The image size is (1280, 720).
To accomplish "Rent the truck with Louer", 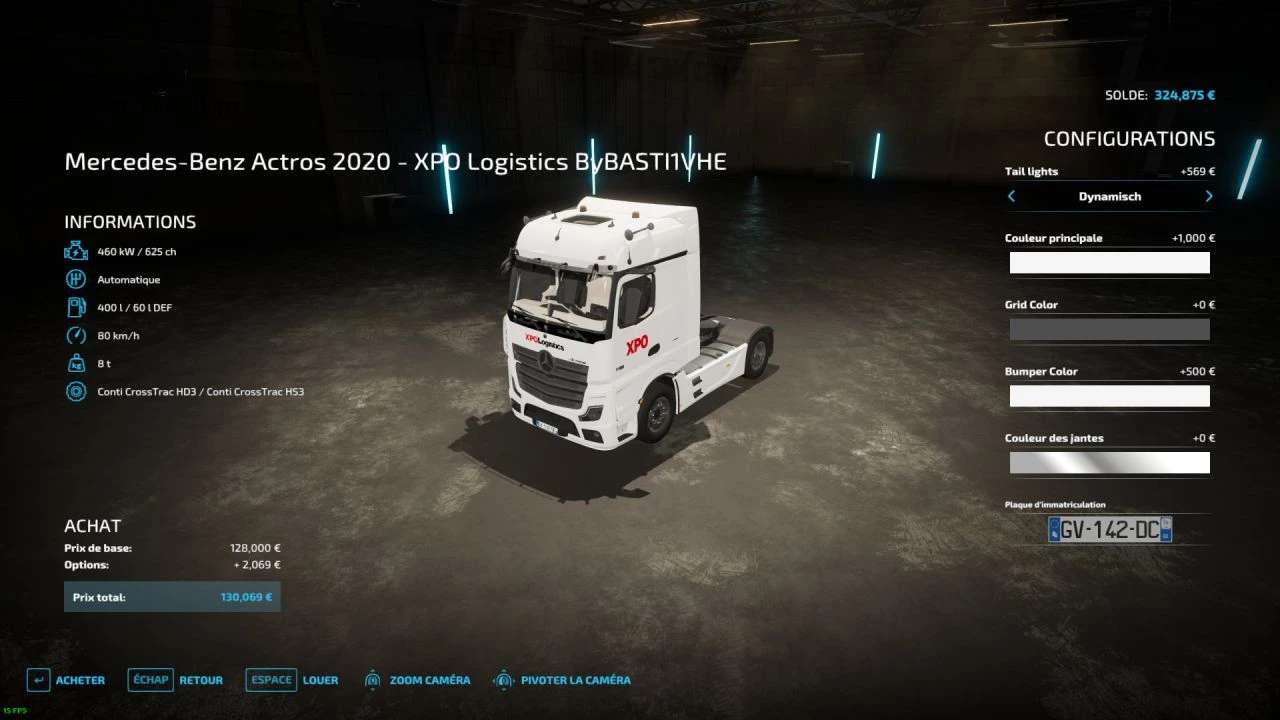I will (292, 680).
